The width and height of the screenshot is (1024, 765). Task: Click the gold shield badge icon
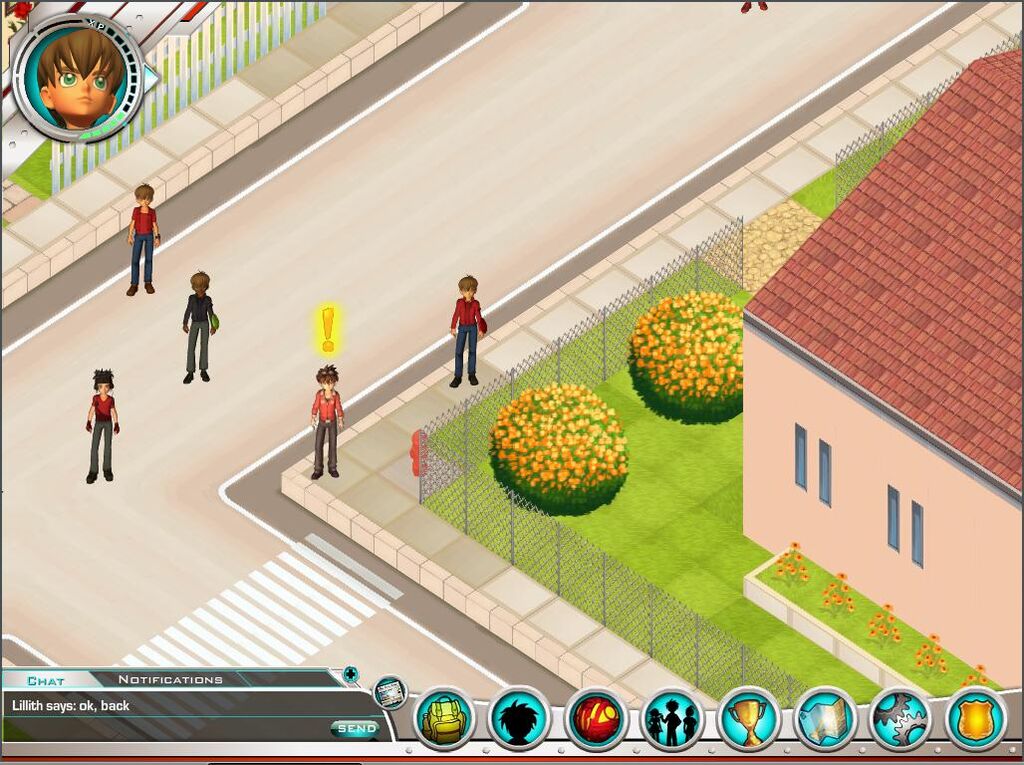coord(975,718)
